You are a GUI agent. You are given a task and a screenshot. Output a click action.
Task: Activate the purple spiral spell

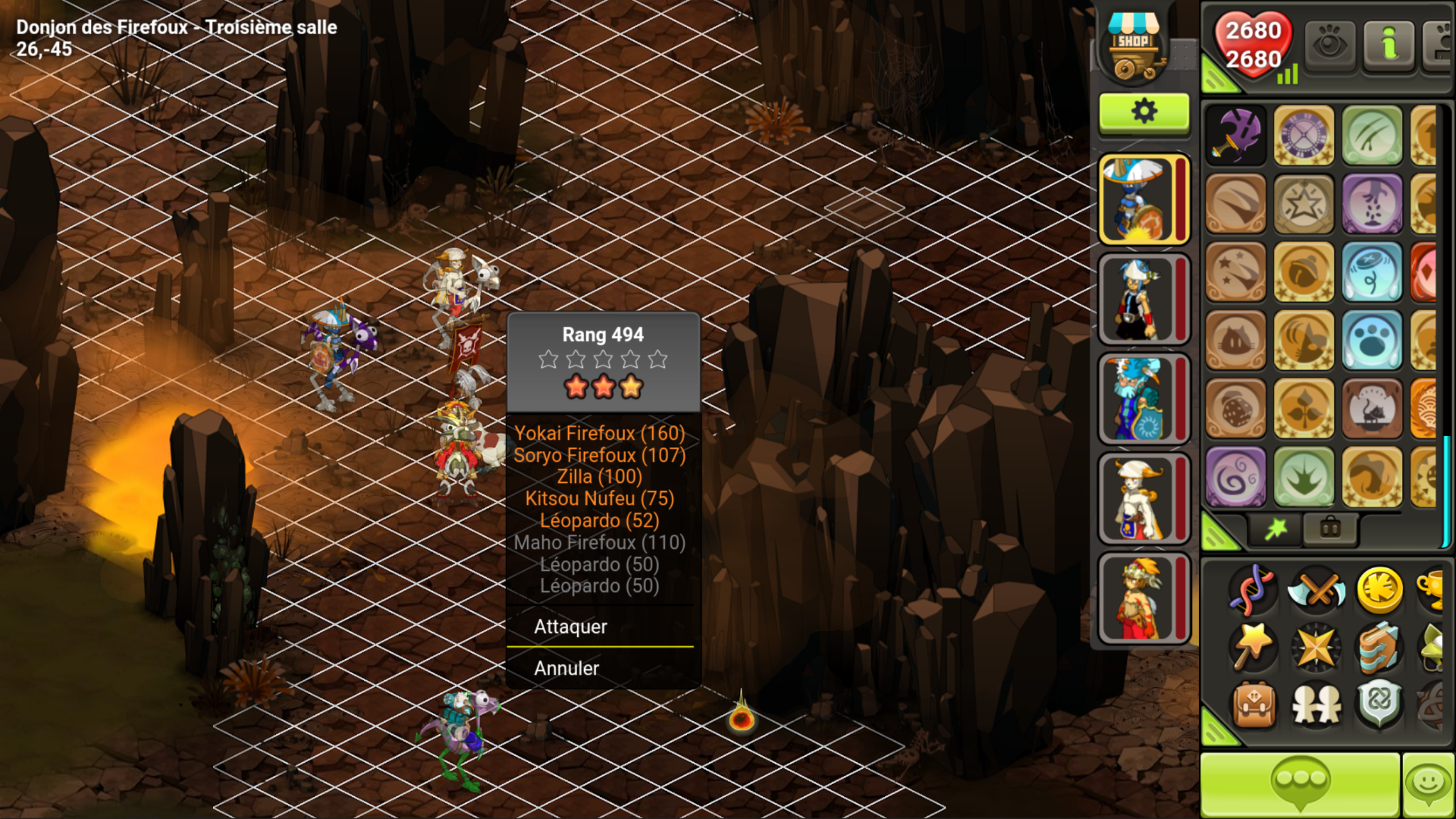point(1236,477)
